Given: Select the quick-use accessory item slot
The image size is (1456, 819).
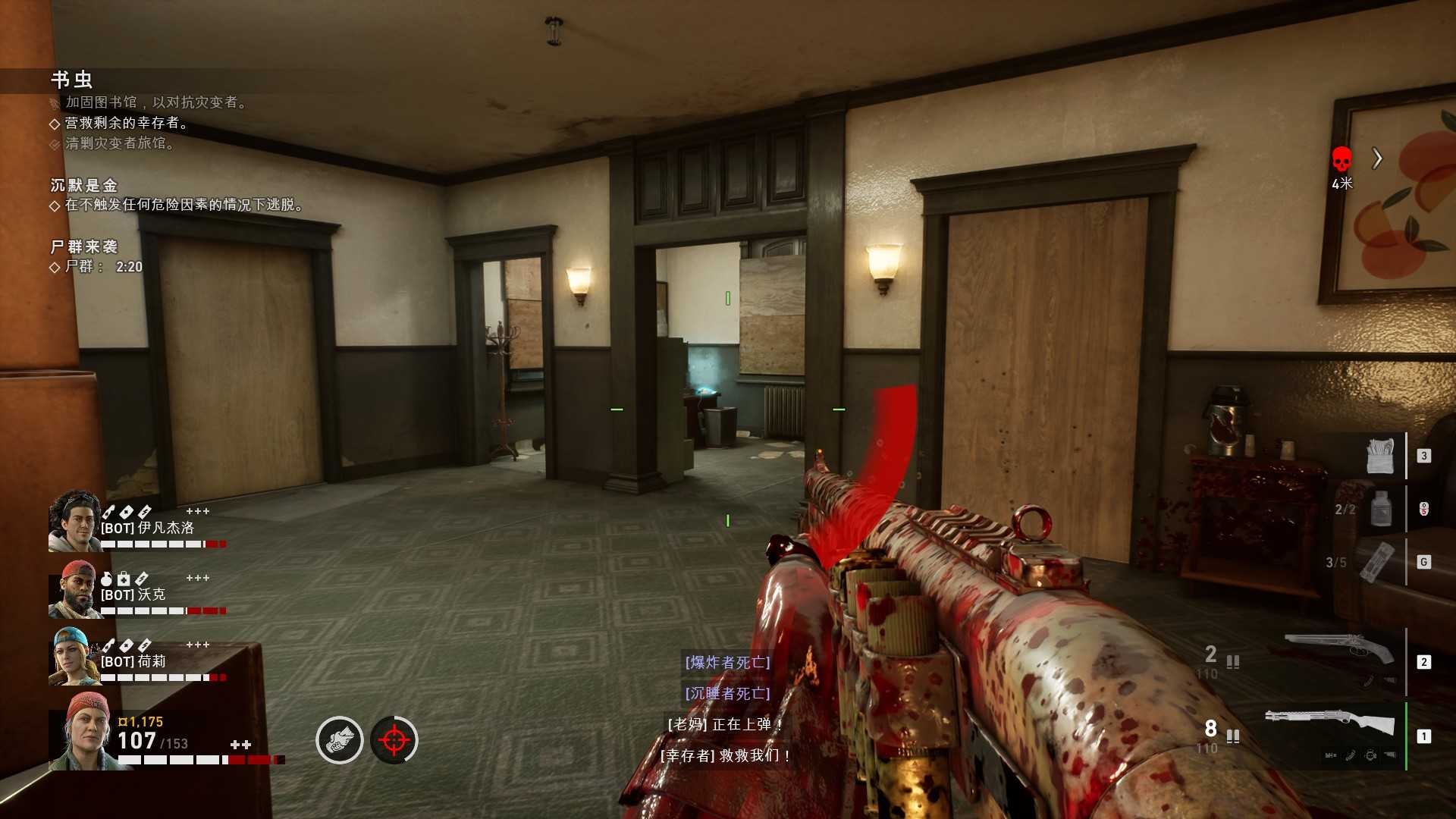Looking at the screenshot, I should pyautogui.click(x=1377, y=562).
